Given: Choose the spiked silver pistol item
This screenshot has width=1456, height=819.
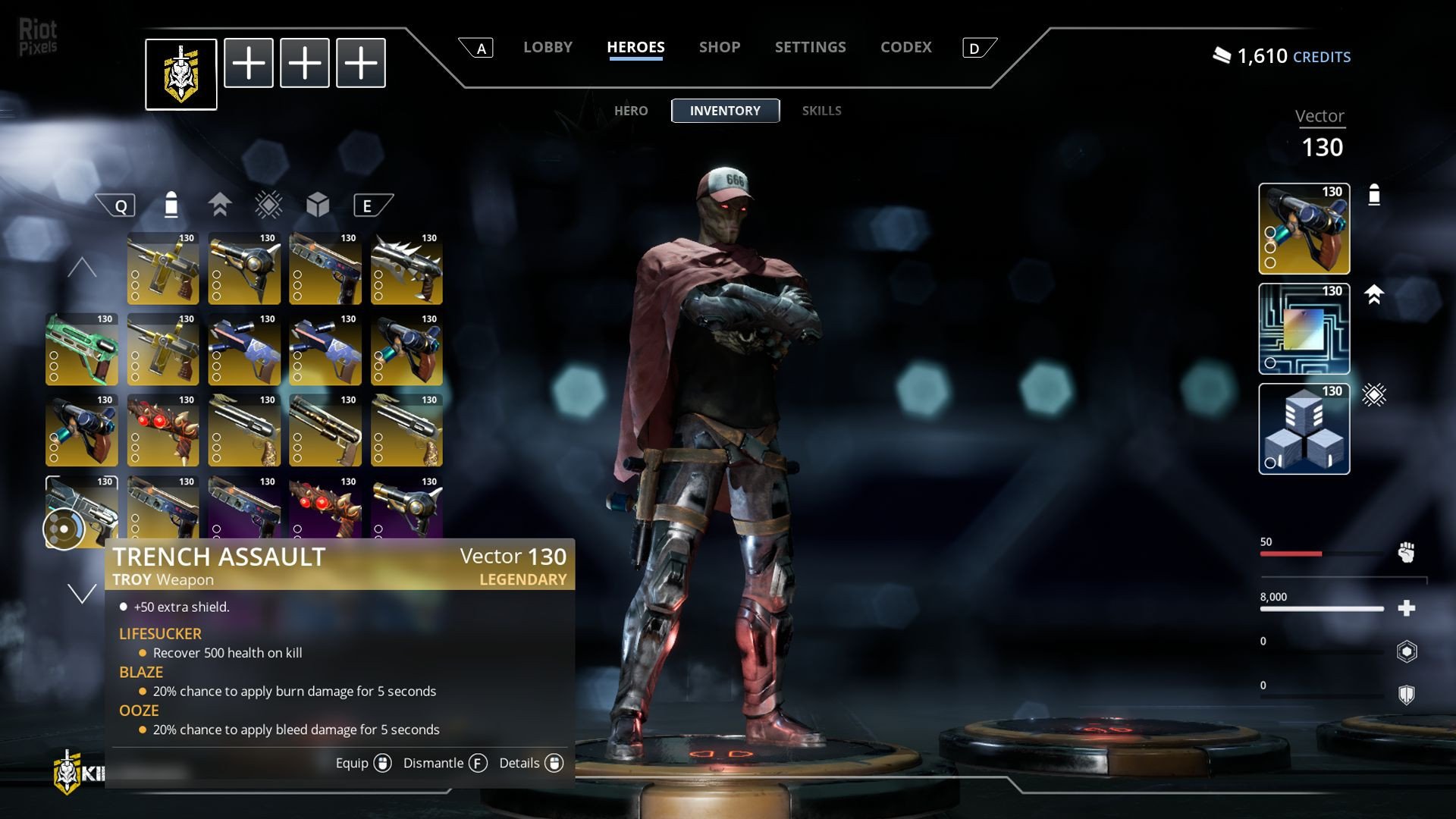Looking at the screenshot, I should (x=406, y=268).
